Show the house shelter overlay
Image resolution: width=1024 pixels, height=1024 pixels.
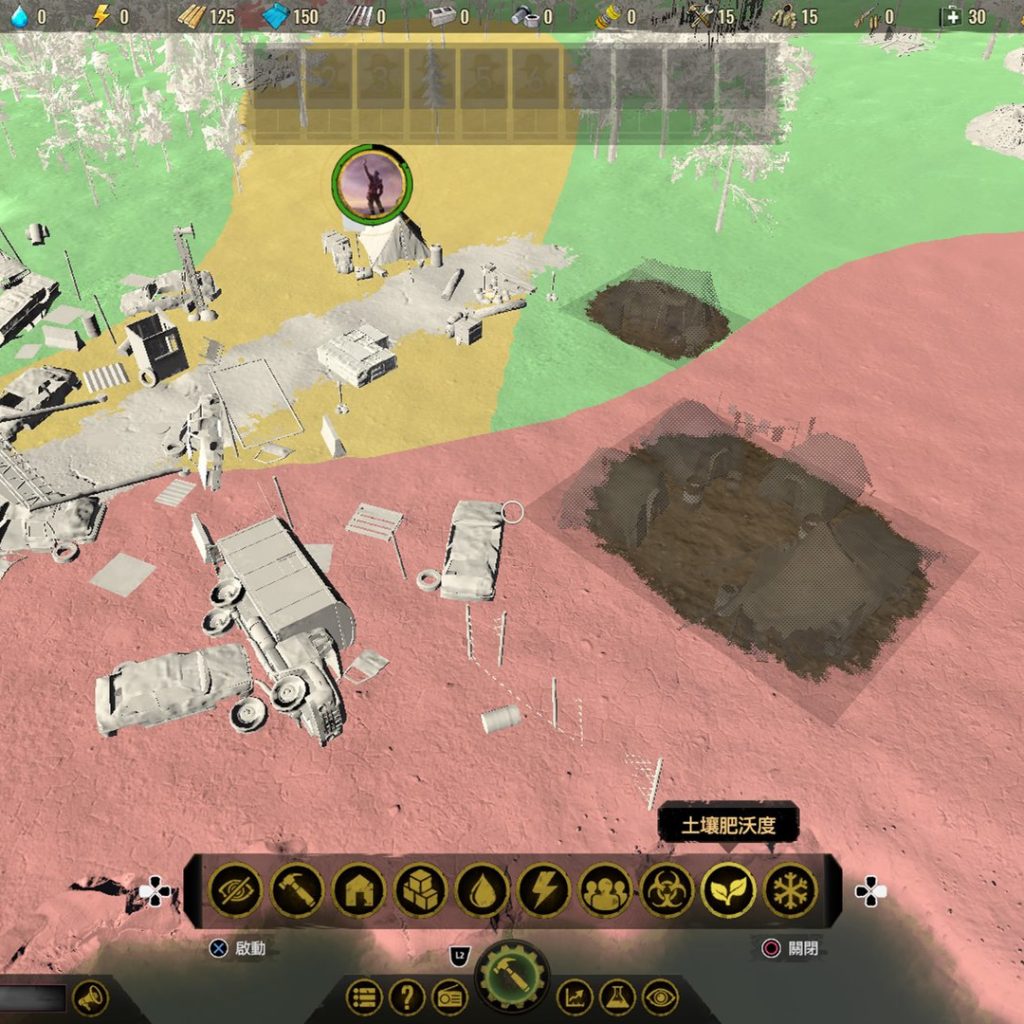pyautogui.click(x=359, y=890)
